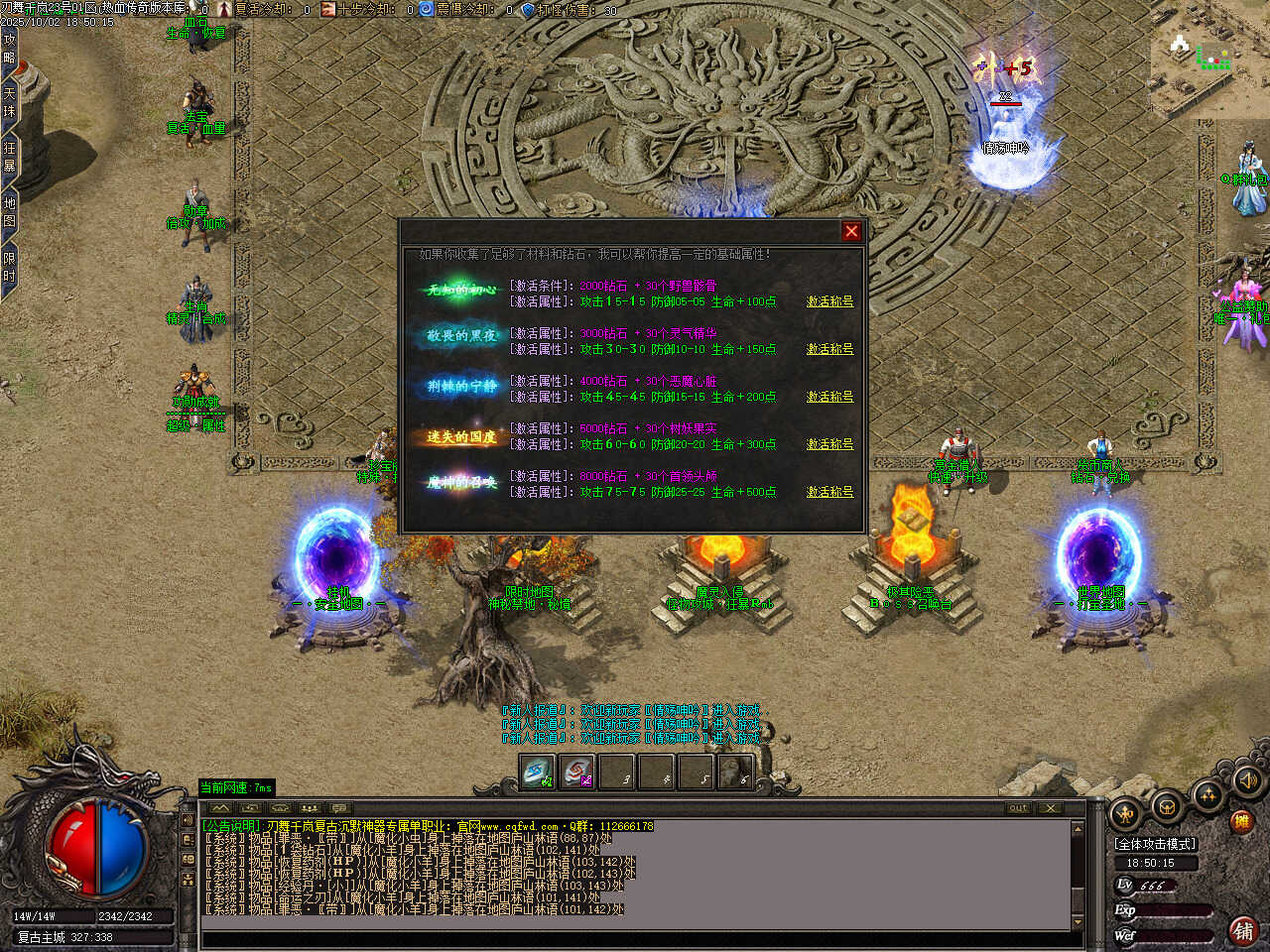Open the 天珠 side tab
The width and height of the screenshot is (1270, 952).
coord(9,103)
